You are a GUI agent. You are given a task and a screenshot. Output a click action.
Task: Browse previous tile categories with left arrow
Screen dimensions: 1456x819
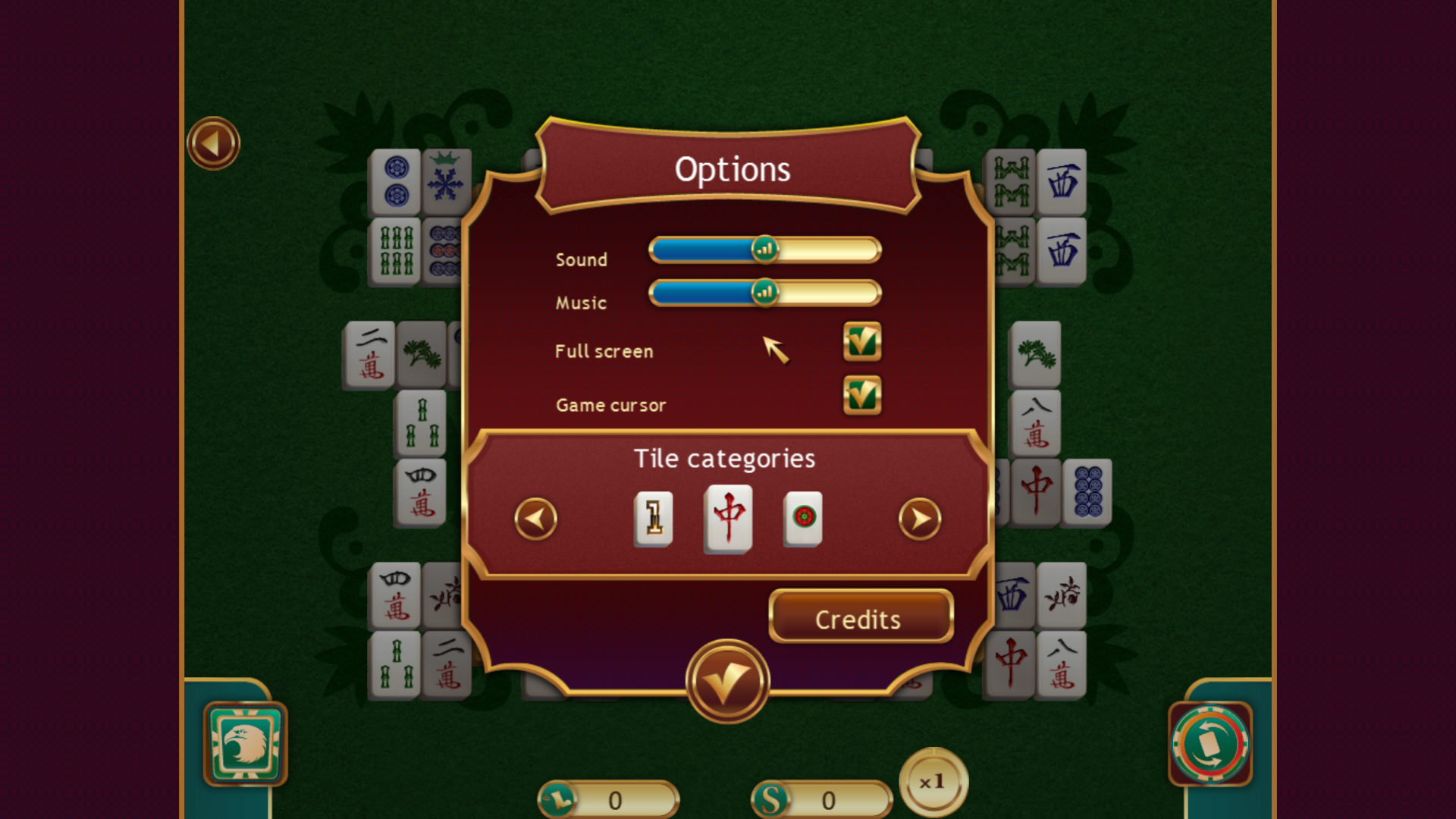pos(535,519)
